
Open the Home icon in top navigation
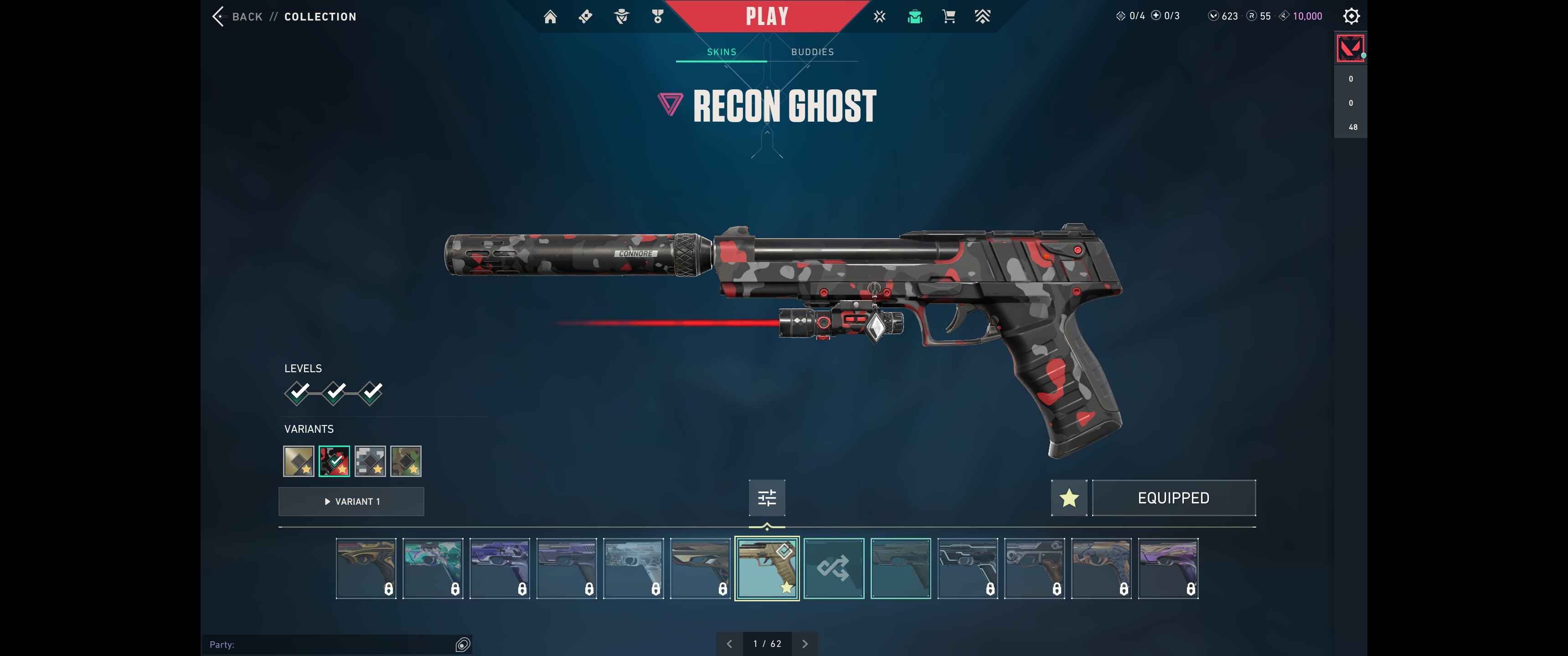click(x=550, y=16)
